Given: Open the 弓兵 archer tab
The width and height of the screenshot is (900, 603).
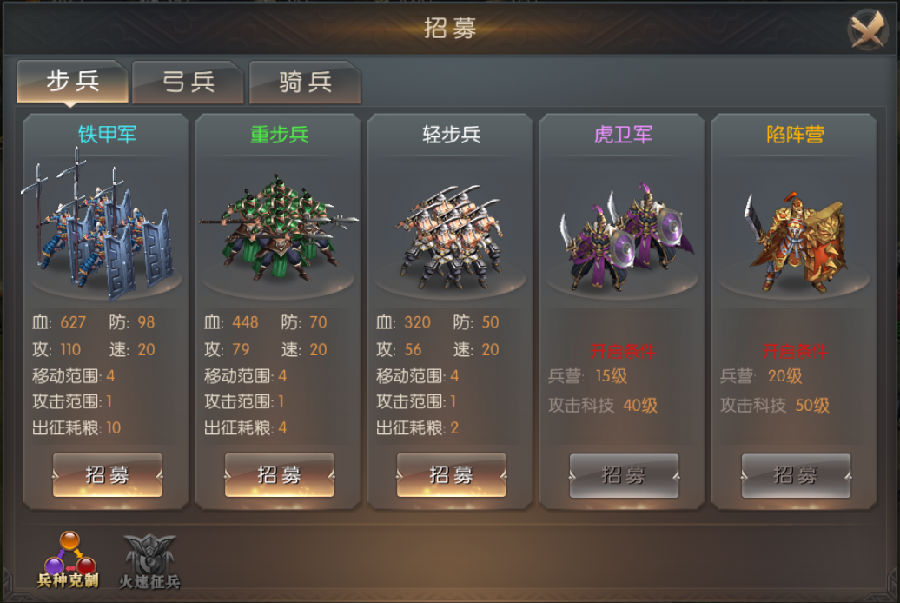Looking at the screenshot, I should pos(189,82).
